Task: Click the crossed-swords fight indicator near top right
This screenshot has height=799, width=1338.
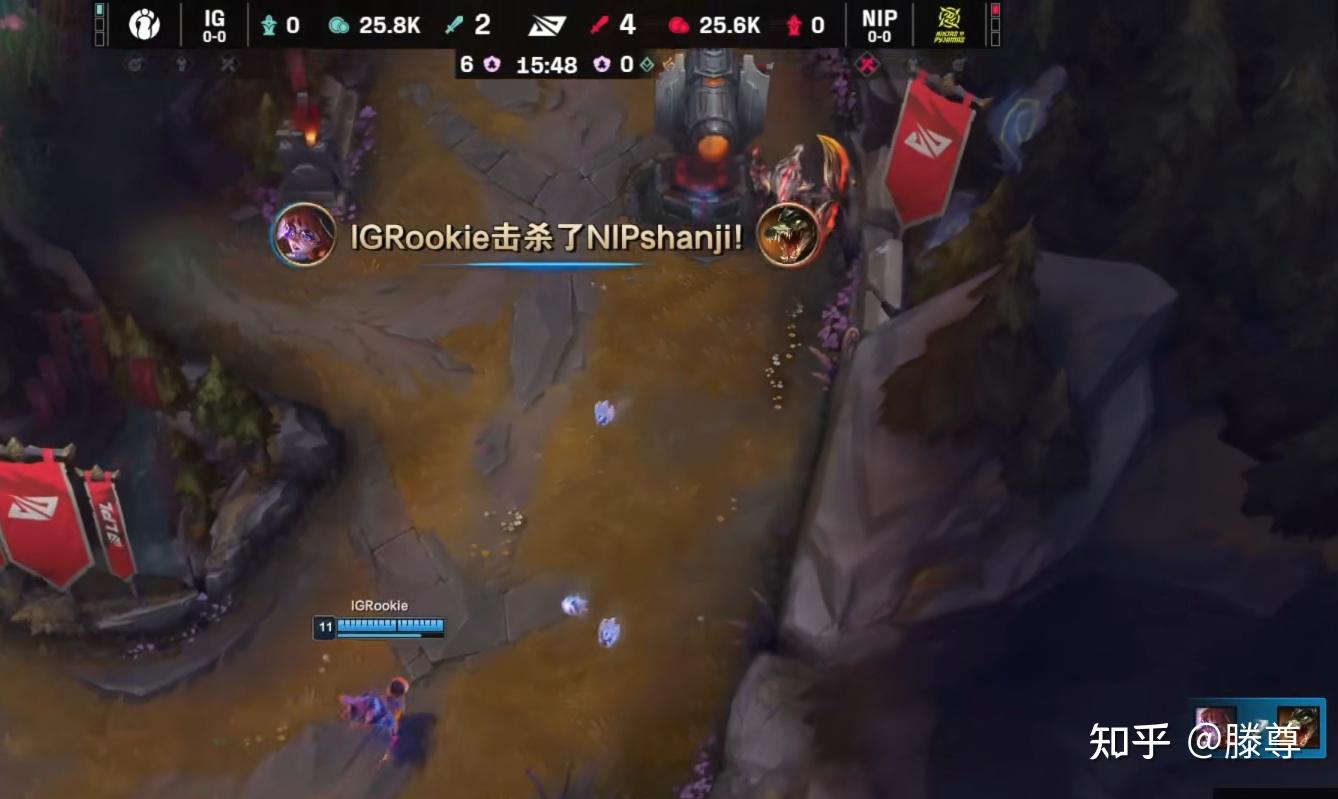Action: pos(868,63)
